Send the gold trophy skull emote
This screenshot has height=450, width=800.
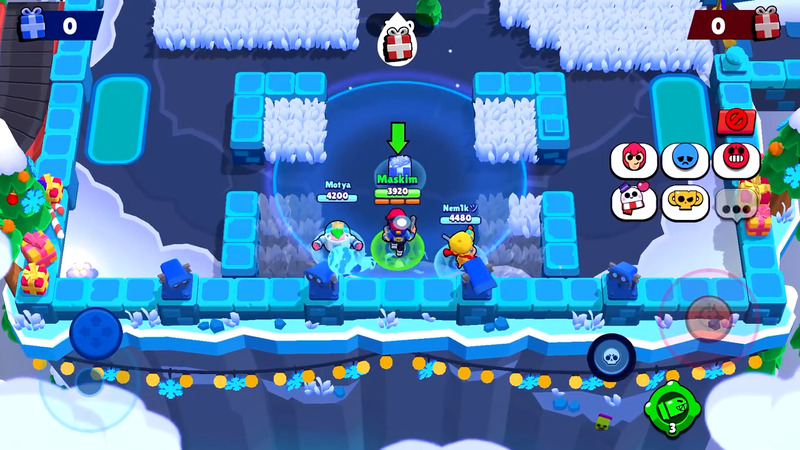tap(685, 203)
